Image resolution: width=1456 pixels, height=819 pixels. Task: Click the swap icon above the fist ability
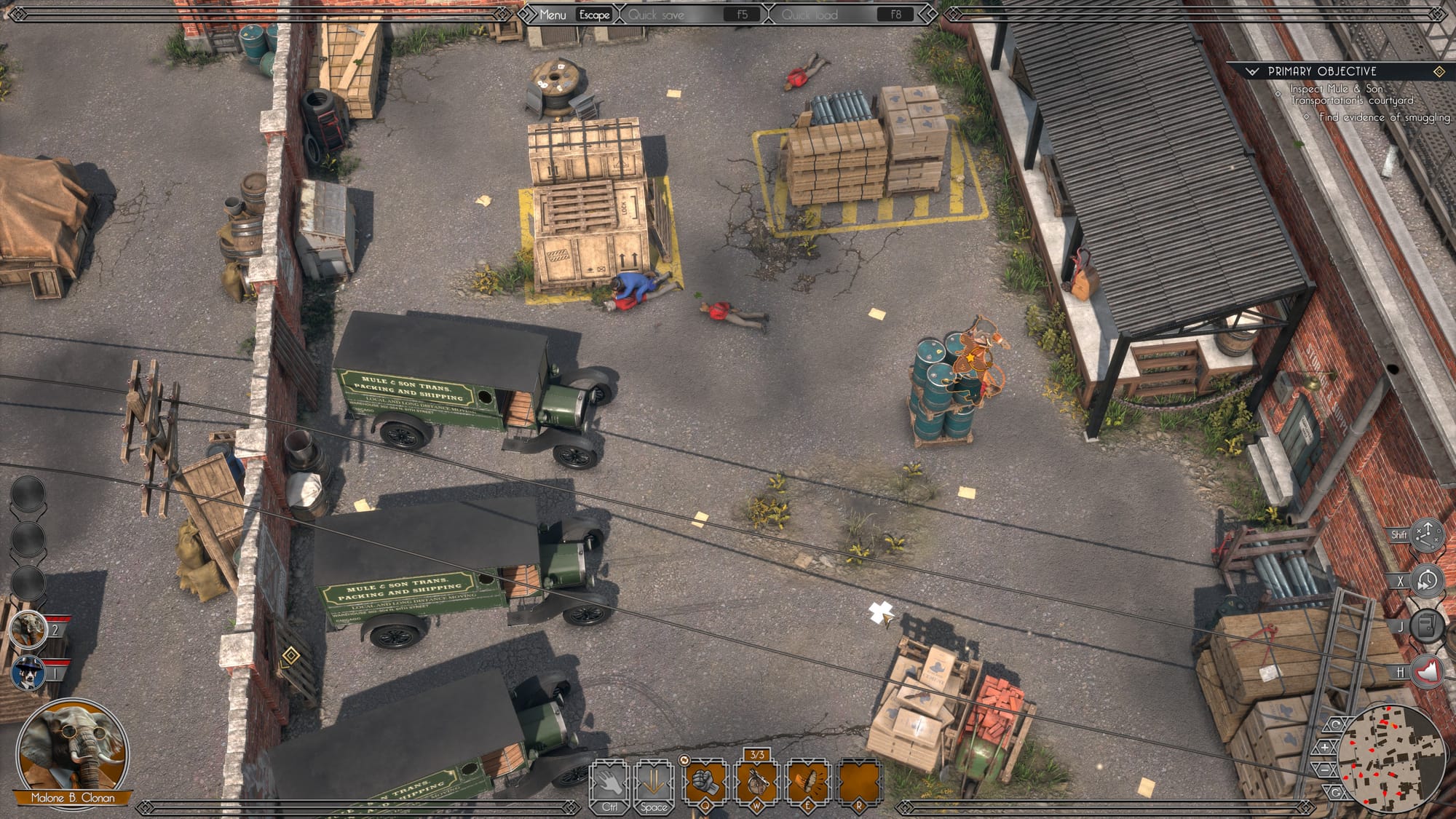(x=684, y=760)
